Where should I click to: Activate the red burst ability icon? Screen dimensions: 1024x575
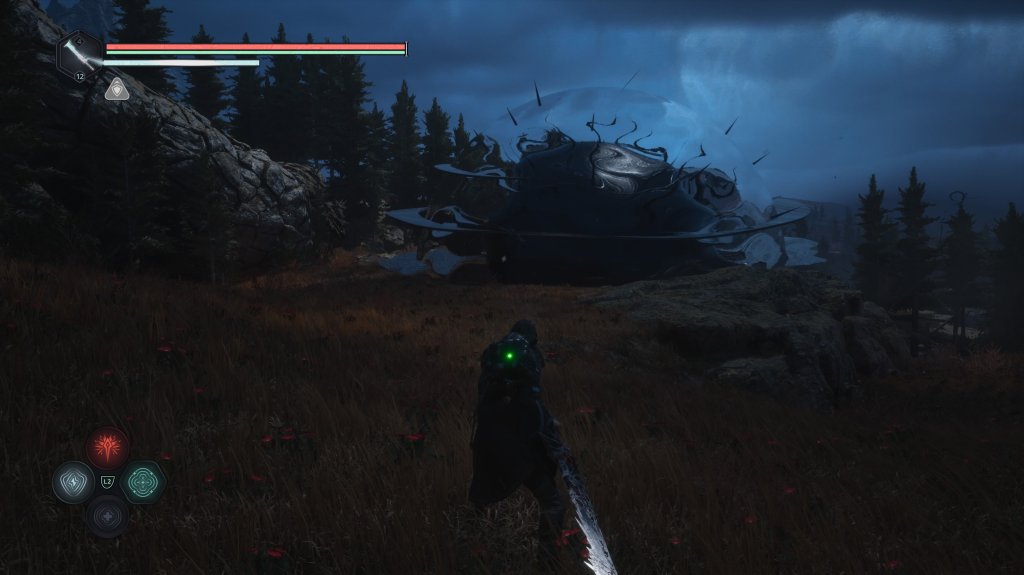(107, 447)
